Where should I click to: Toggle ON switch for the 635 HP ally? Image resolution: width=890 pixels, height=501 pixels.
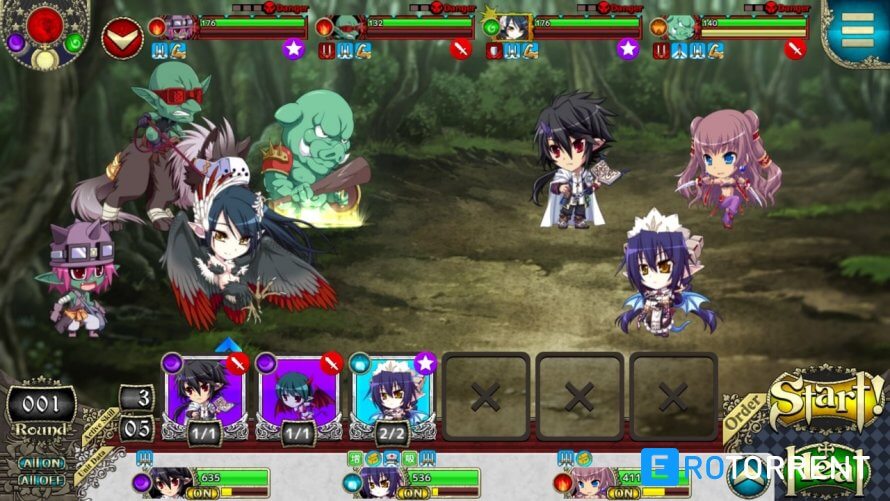point(205,493)
